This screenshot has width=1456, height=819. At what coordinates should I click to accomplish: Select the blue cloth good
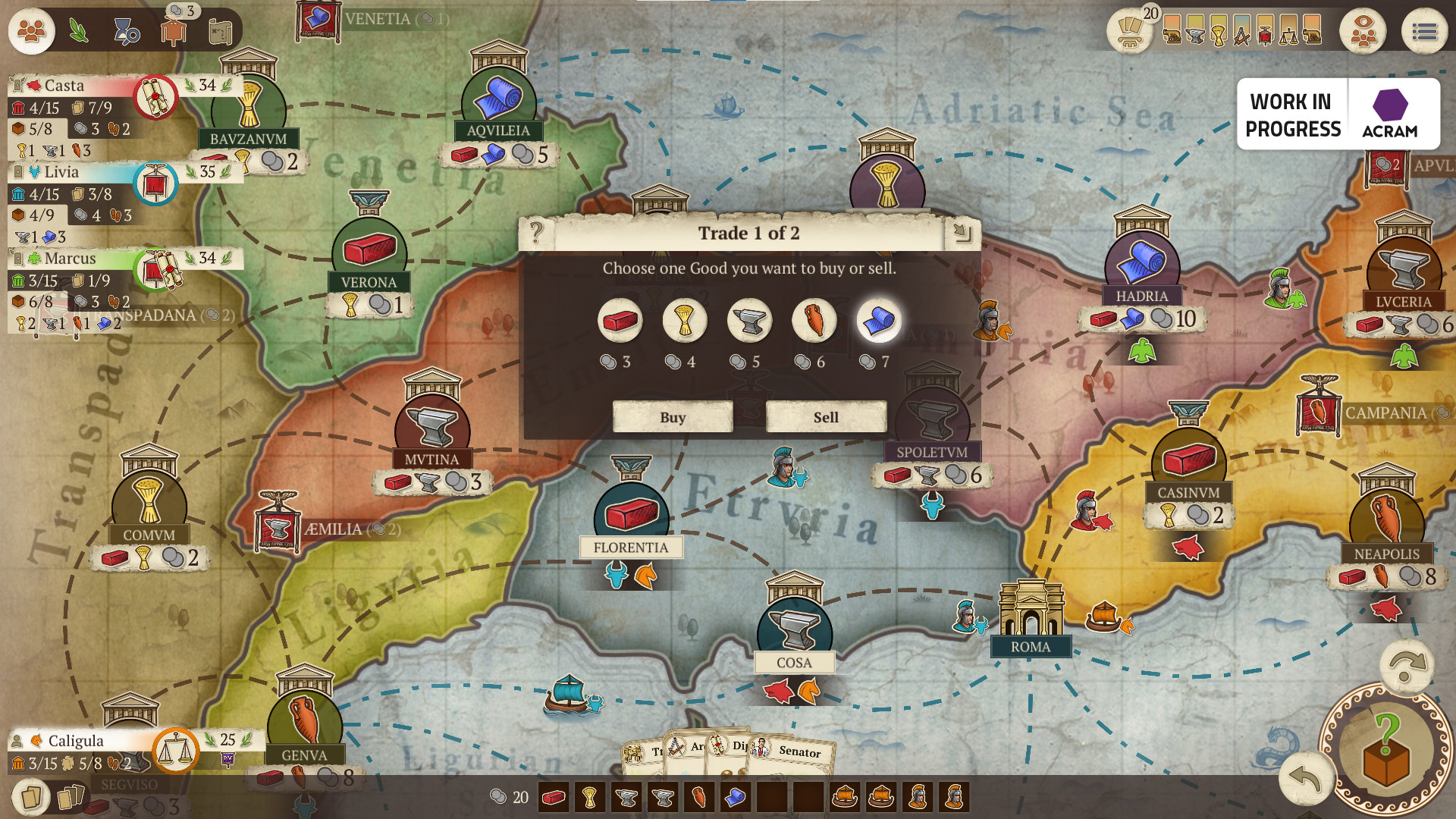(879, 321)
